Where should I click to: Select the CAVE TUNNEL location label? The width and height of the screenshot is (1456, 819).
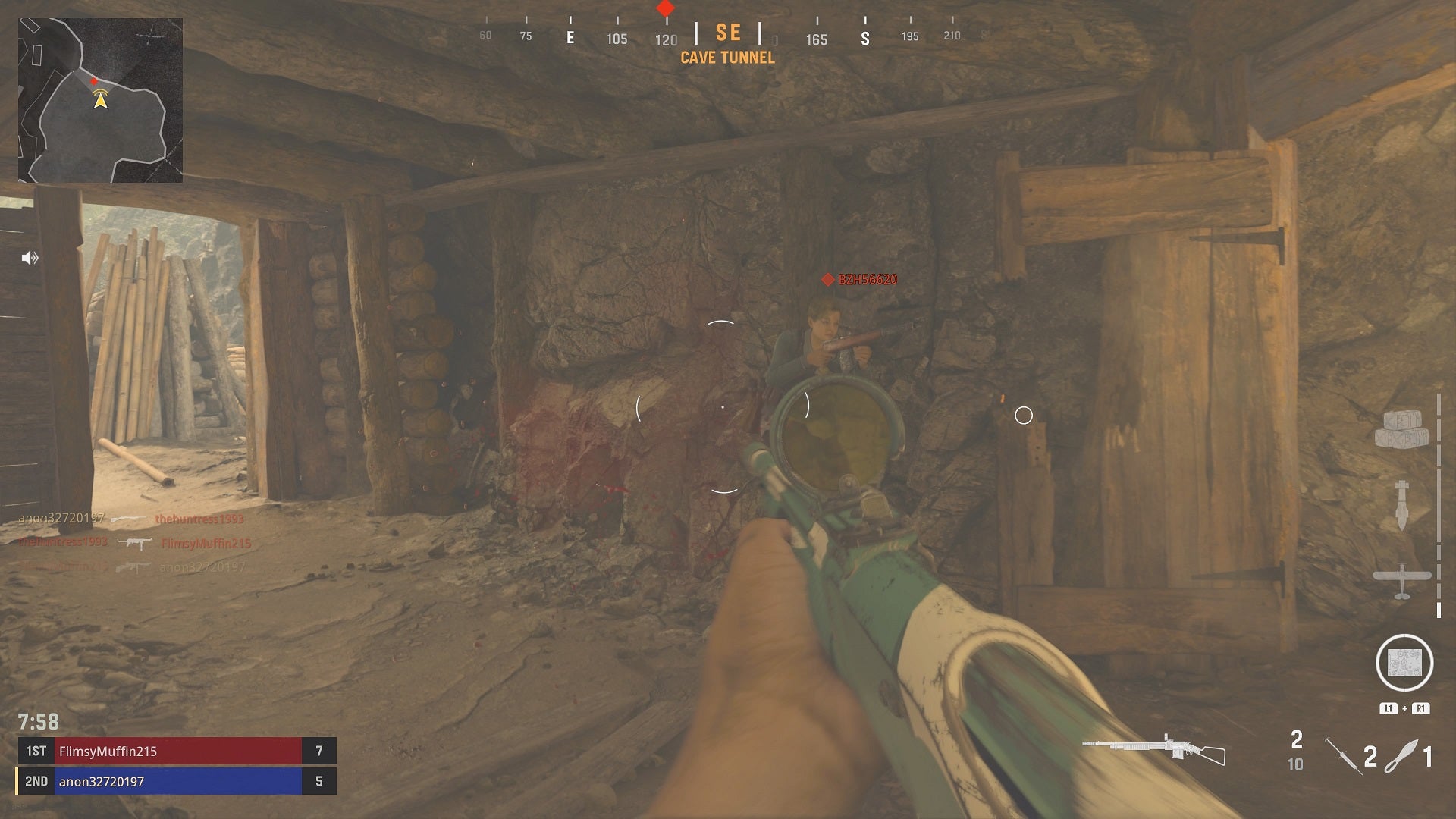[x=729, y=58]
